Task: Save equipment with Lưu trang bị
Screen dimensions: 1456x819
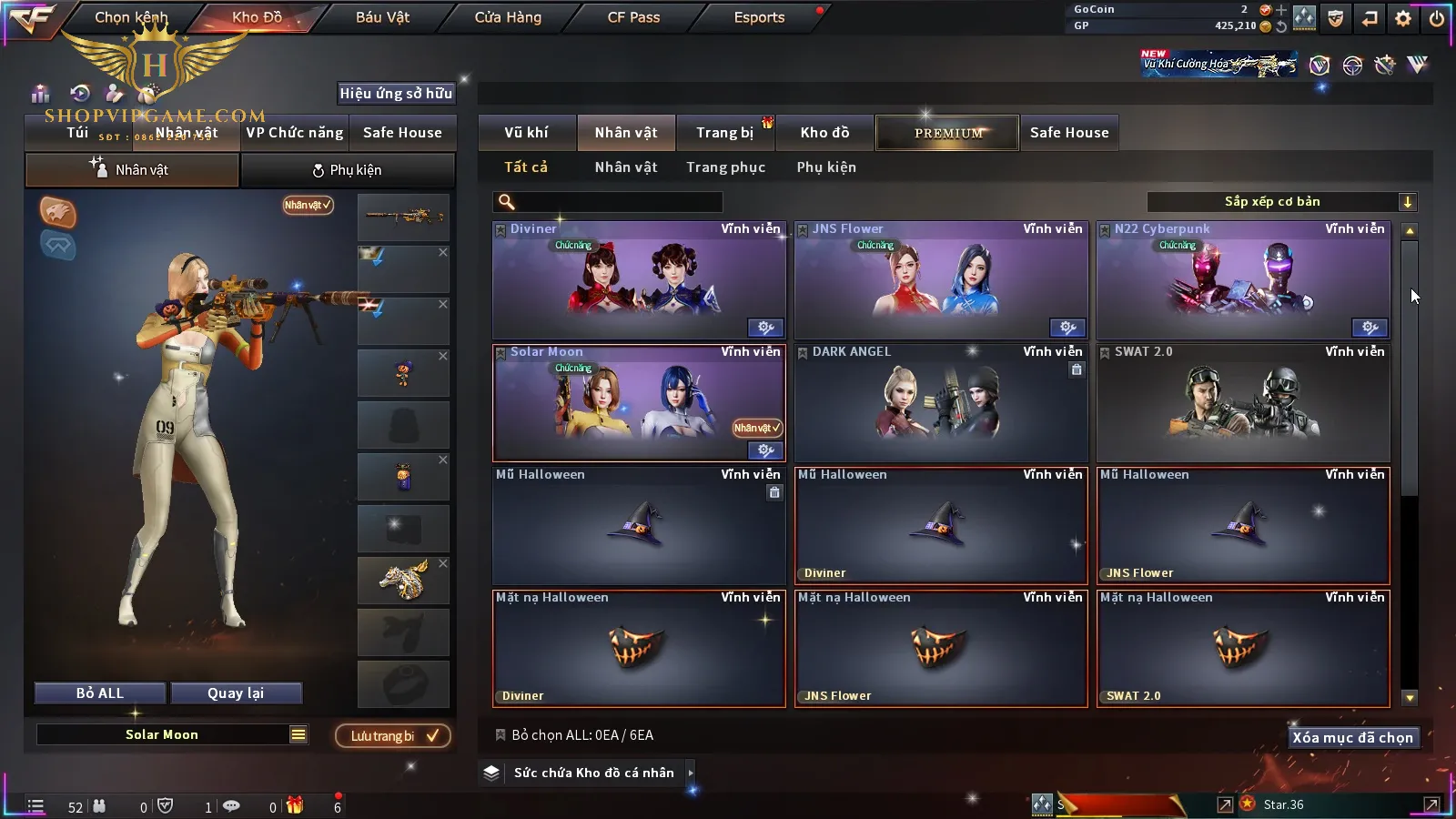Action: point(393,736)
